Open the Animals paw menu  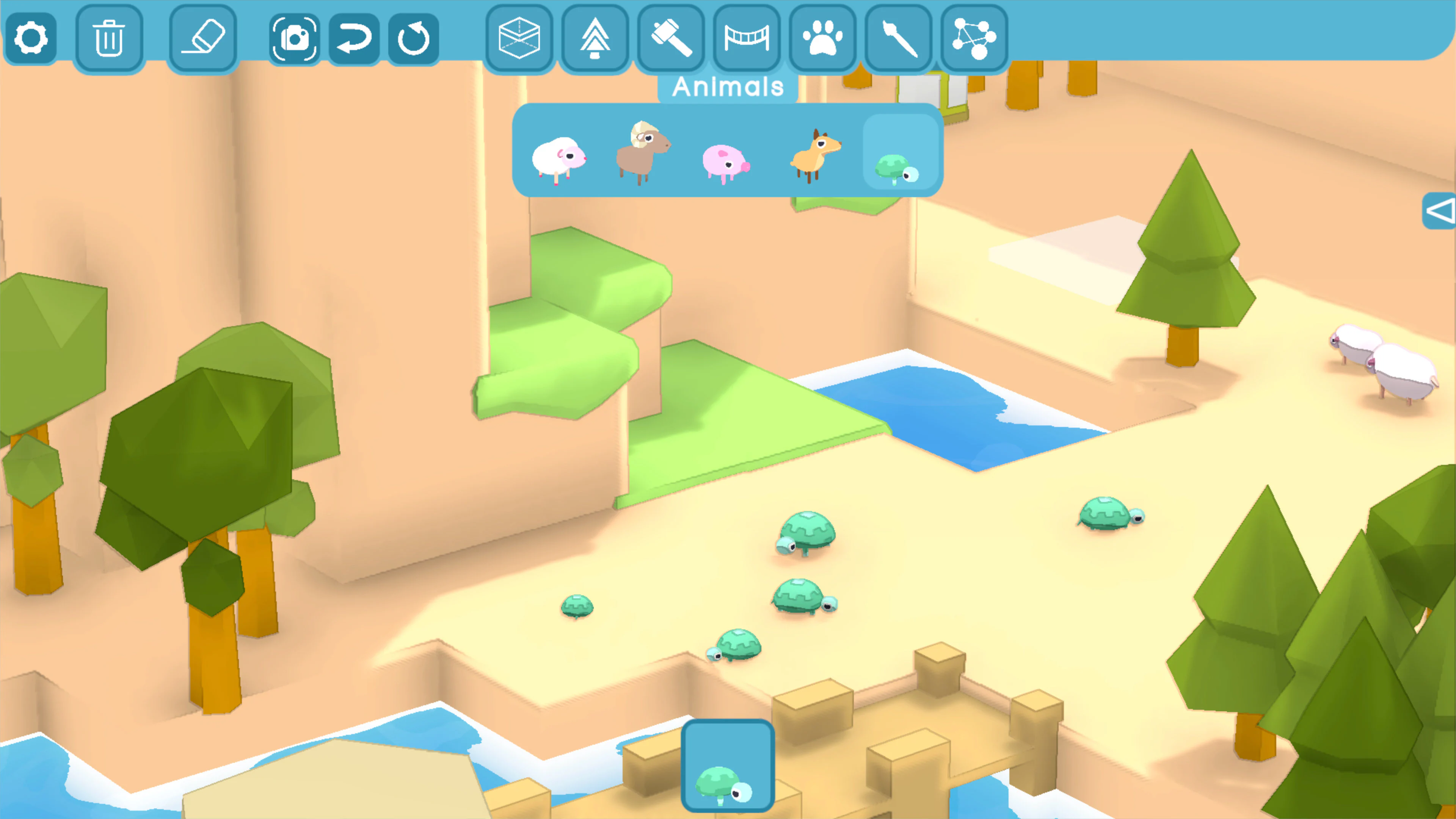pyautogui.click(x=822, y=37)
